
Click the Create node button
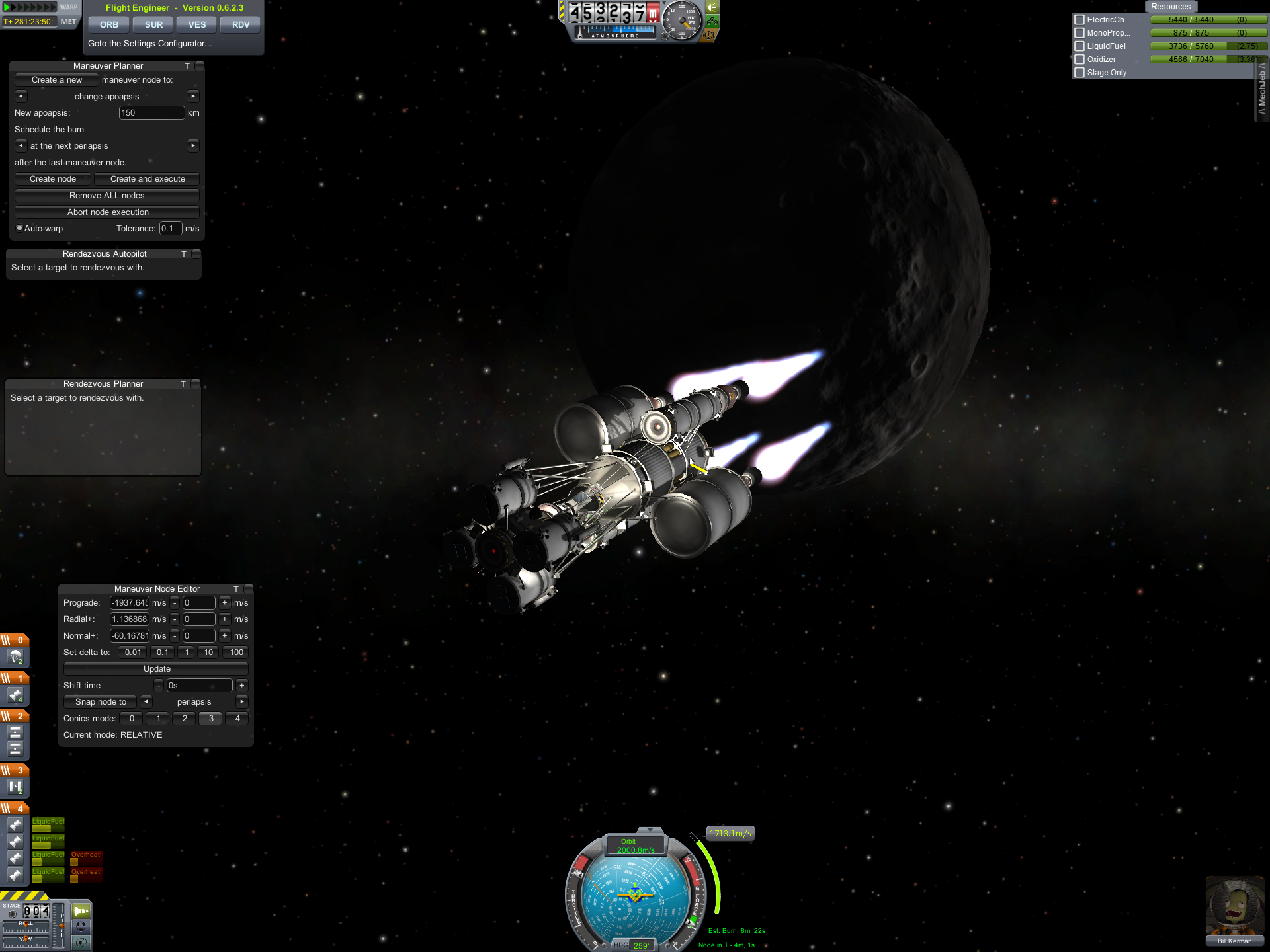pyautogui.click(x=53, y=179)
